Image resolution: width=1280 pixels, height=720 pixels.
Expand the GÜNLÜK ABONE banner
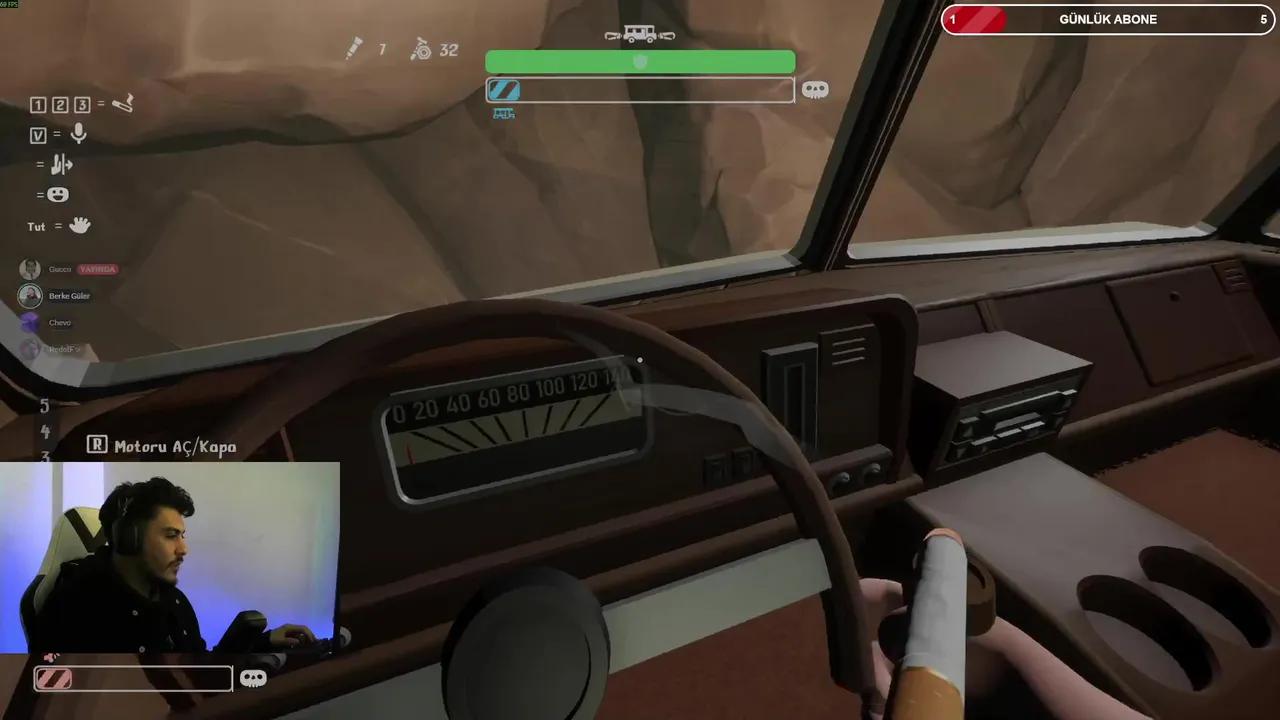point(1108,19)
